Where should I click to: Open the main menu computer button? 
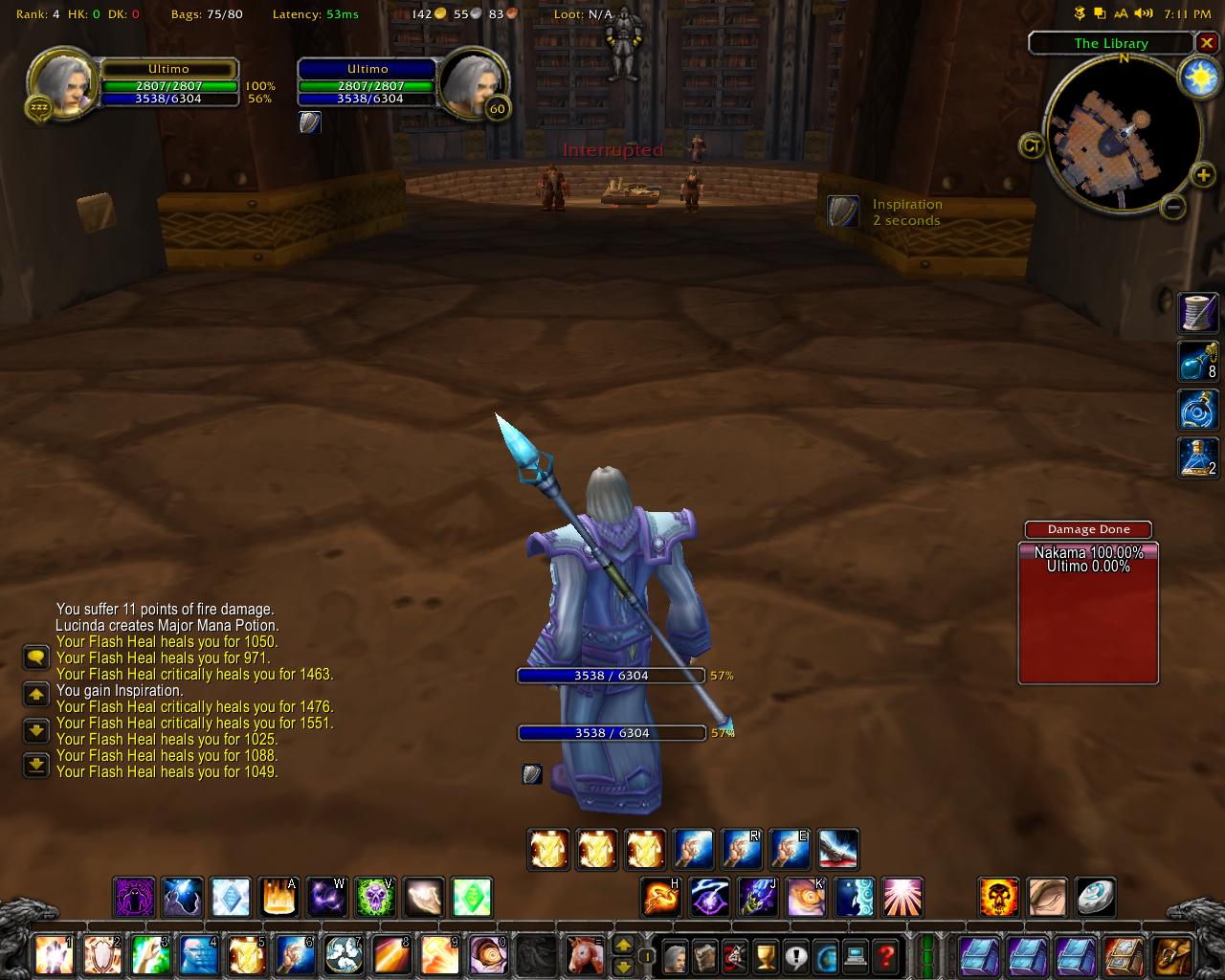tap(857, 955)
